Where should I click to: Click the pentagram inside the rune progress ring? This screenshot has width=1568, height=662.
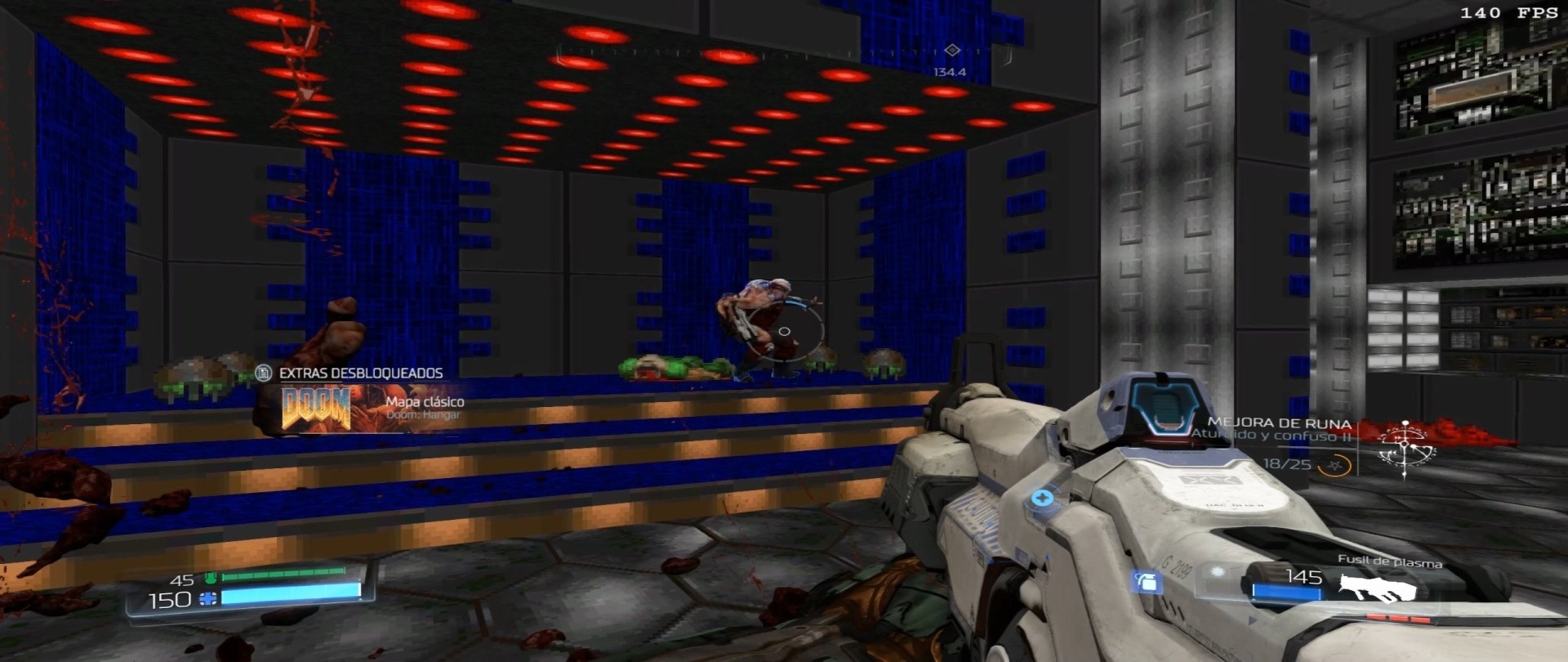(1335, 466)
